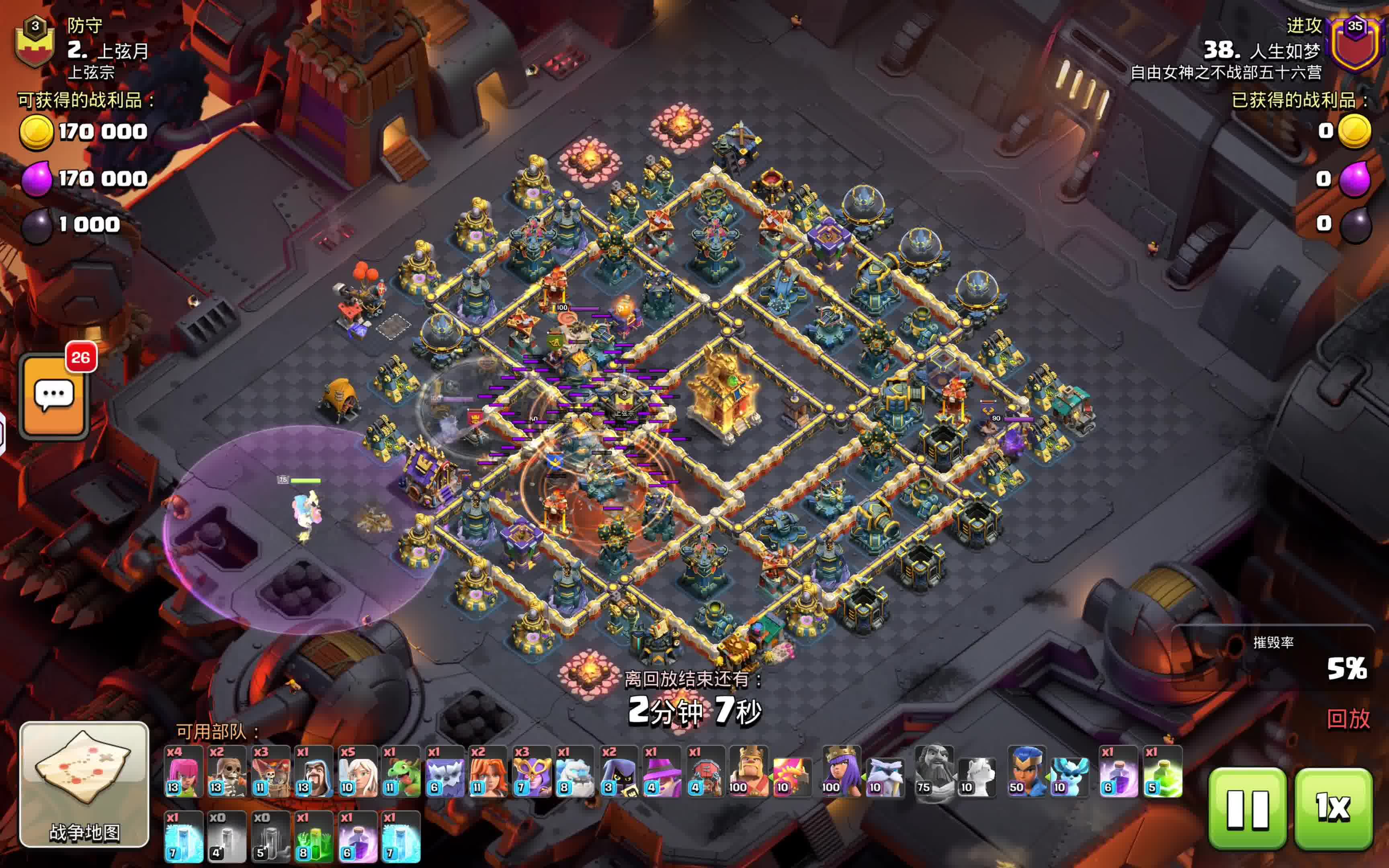Select the Wall Breaker troop slot
Viewport: 1389px width, 868px height.
227,772
